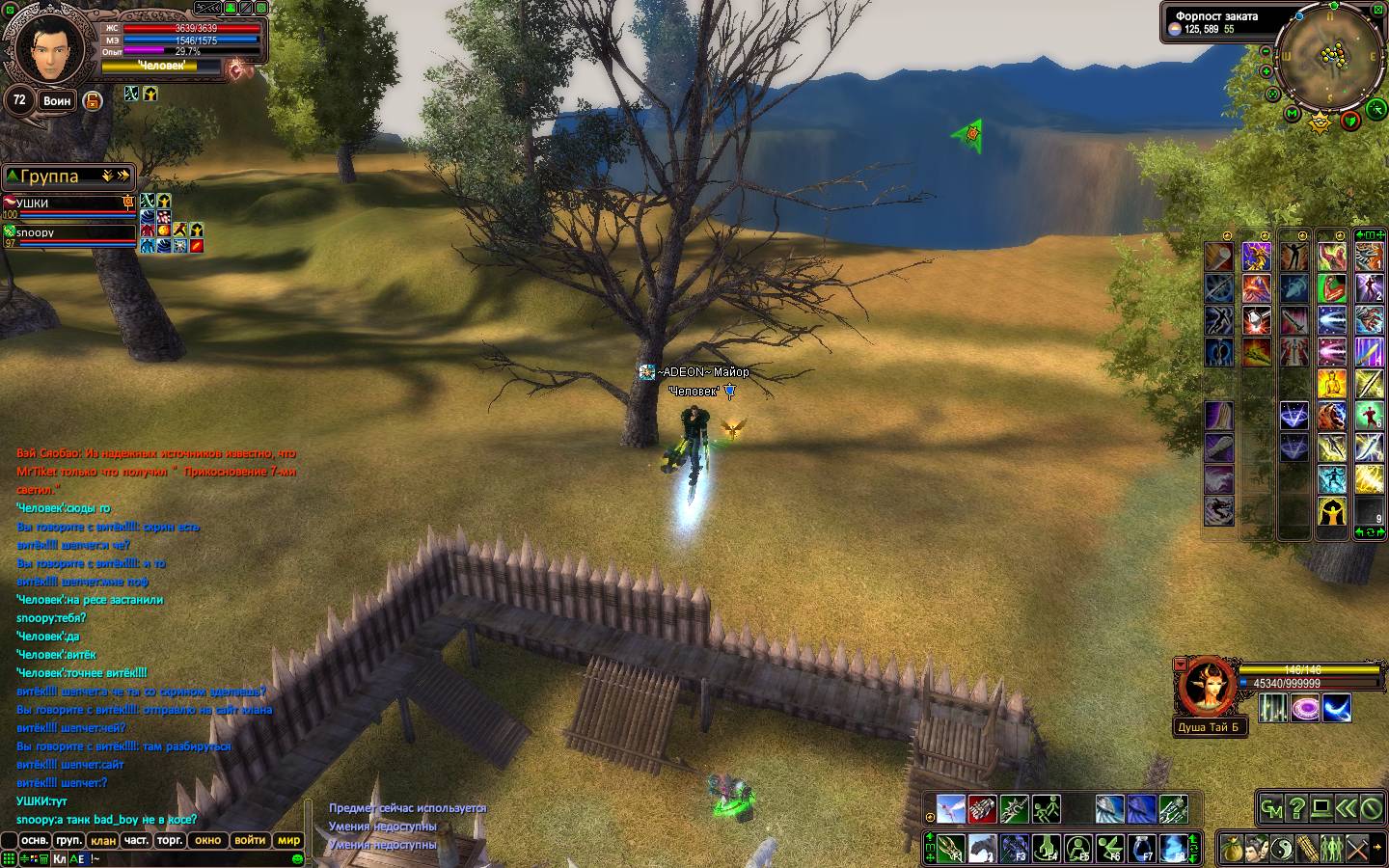The image size is (1389, 868).
Task: Open the character portraits icon in bottom menu
Action: pos(1256,850)
